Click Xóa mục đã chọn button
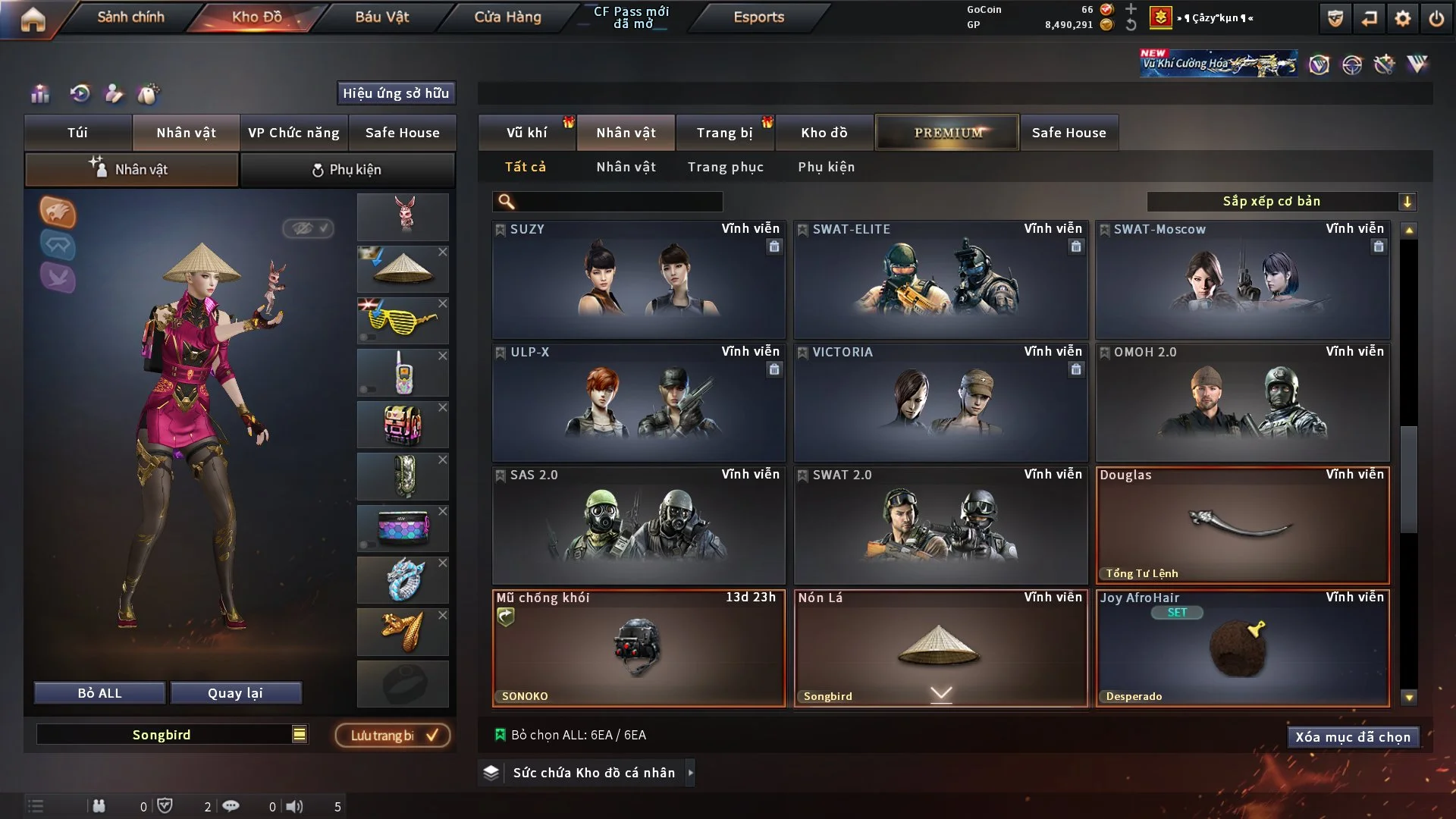The width and height of the screenshot is (1456, 819). click(x=1353, y=737)
